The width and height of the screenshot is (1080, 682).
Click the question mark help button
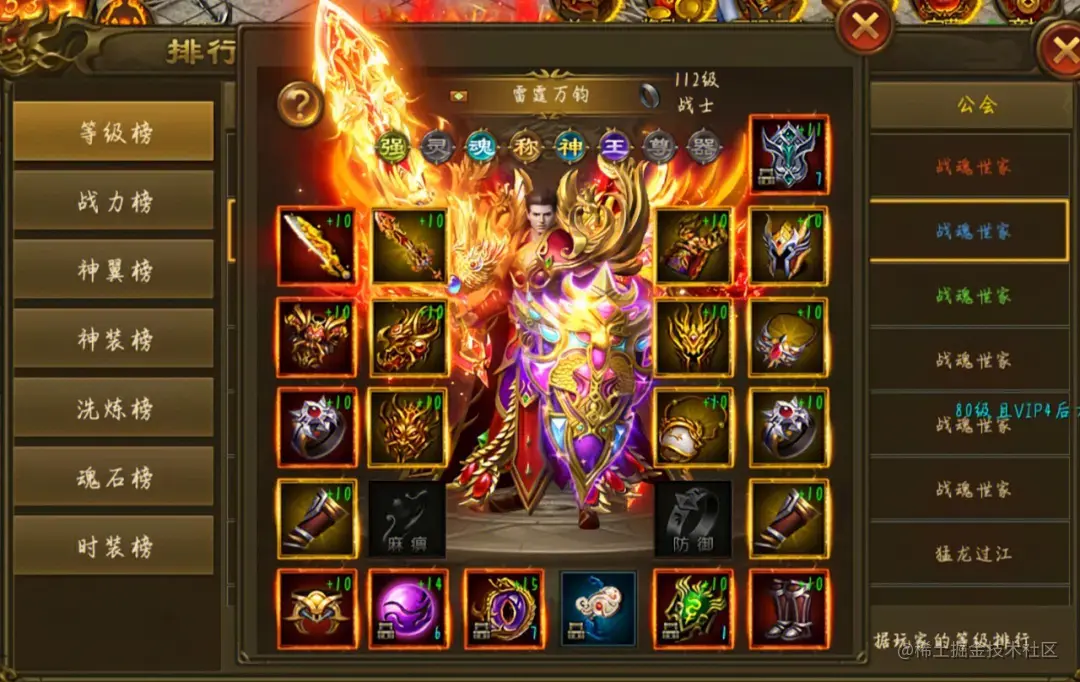click(299, 103)
